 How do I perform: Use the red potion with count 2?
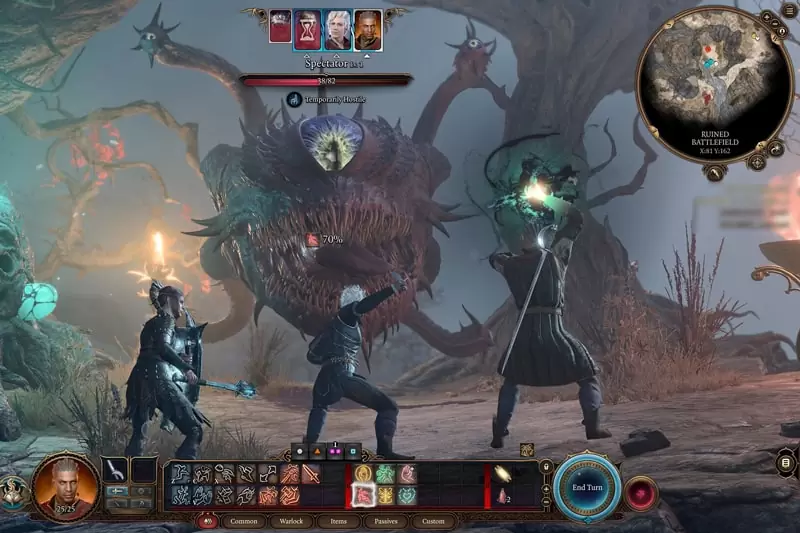coord(502,496)
